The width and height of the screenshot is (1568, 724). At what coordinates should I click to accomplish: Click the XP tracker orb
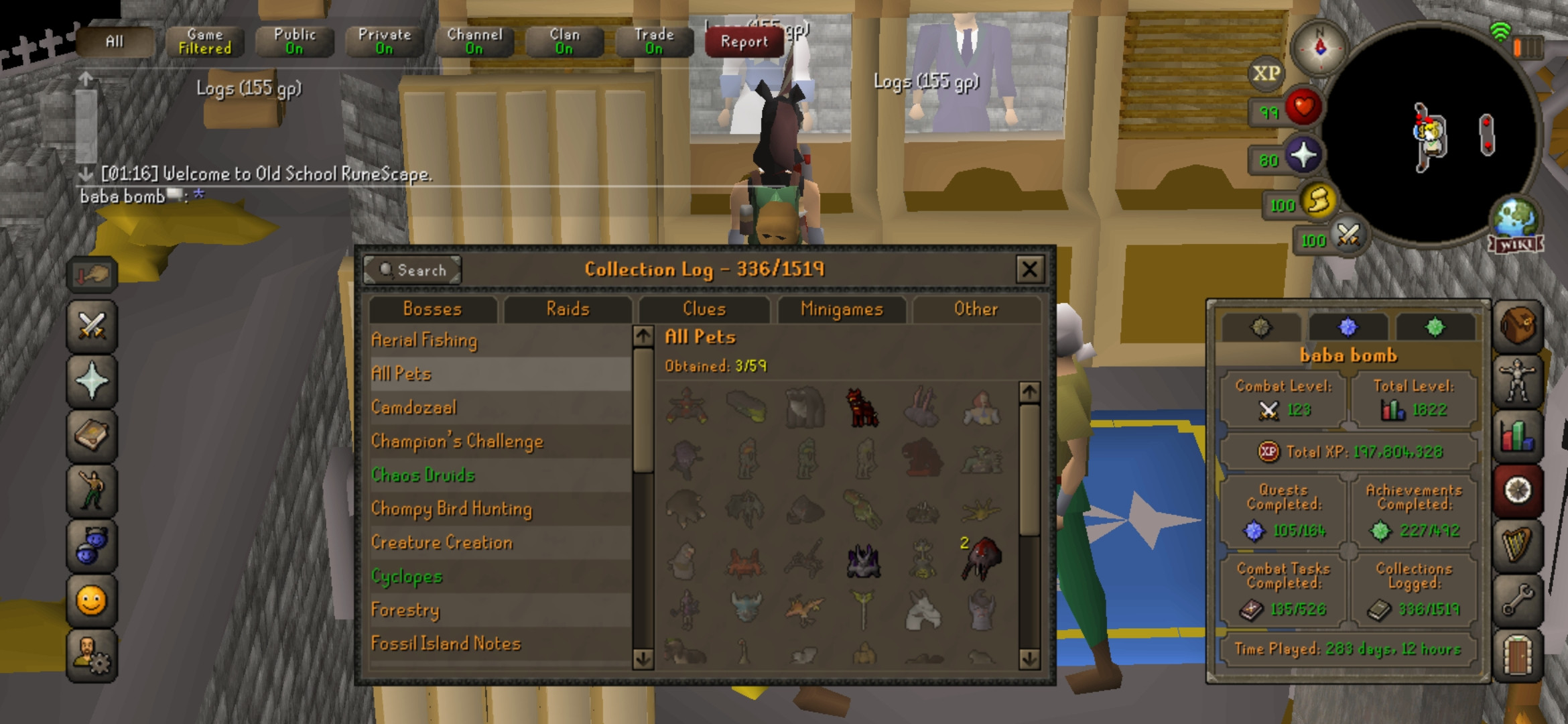[1268, 72]
